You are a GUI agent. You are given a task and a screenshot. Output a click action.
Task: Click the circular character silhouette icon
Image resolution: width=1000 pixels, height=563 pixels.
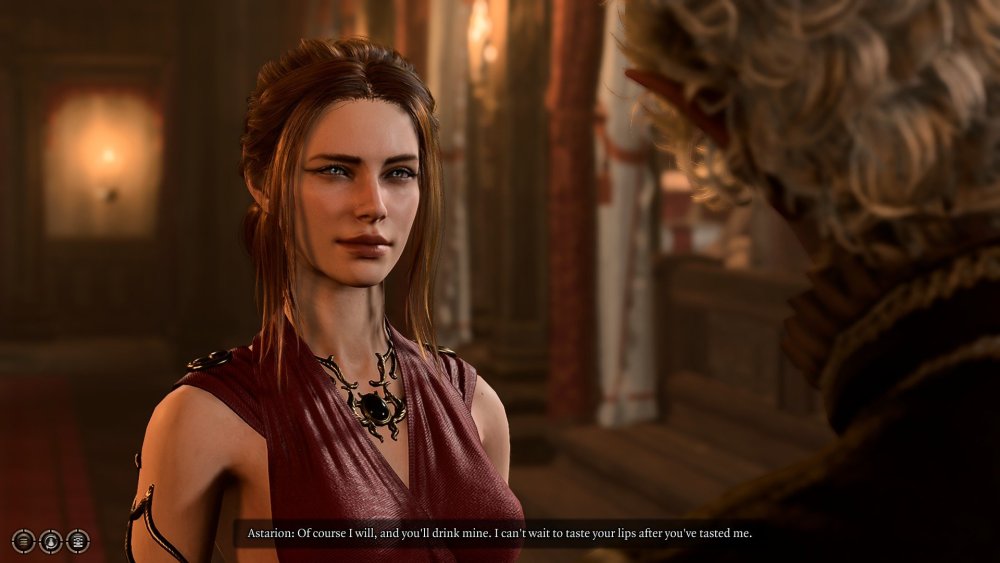(x=50, y=541)
